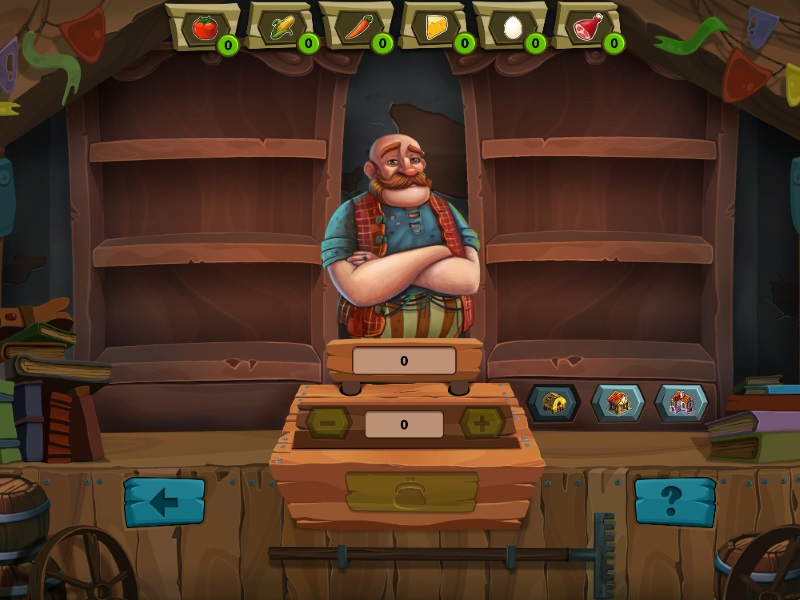Choose the red-roofed house building icon
Image resolution: width=800 pixels, height=600 pixels.
pos(618,403)
